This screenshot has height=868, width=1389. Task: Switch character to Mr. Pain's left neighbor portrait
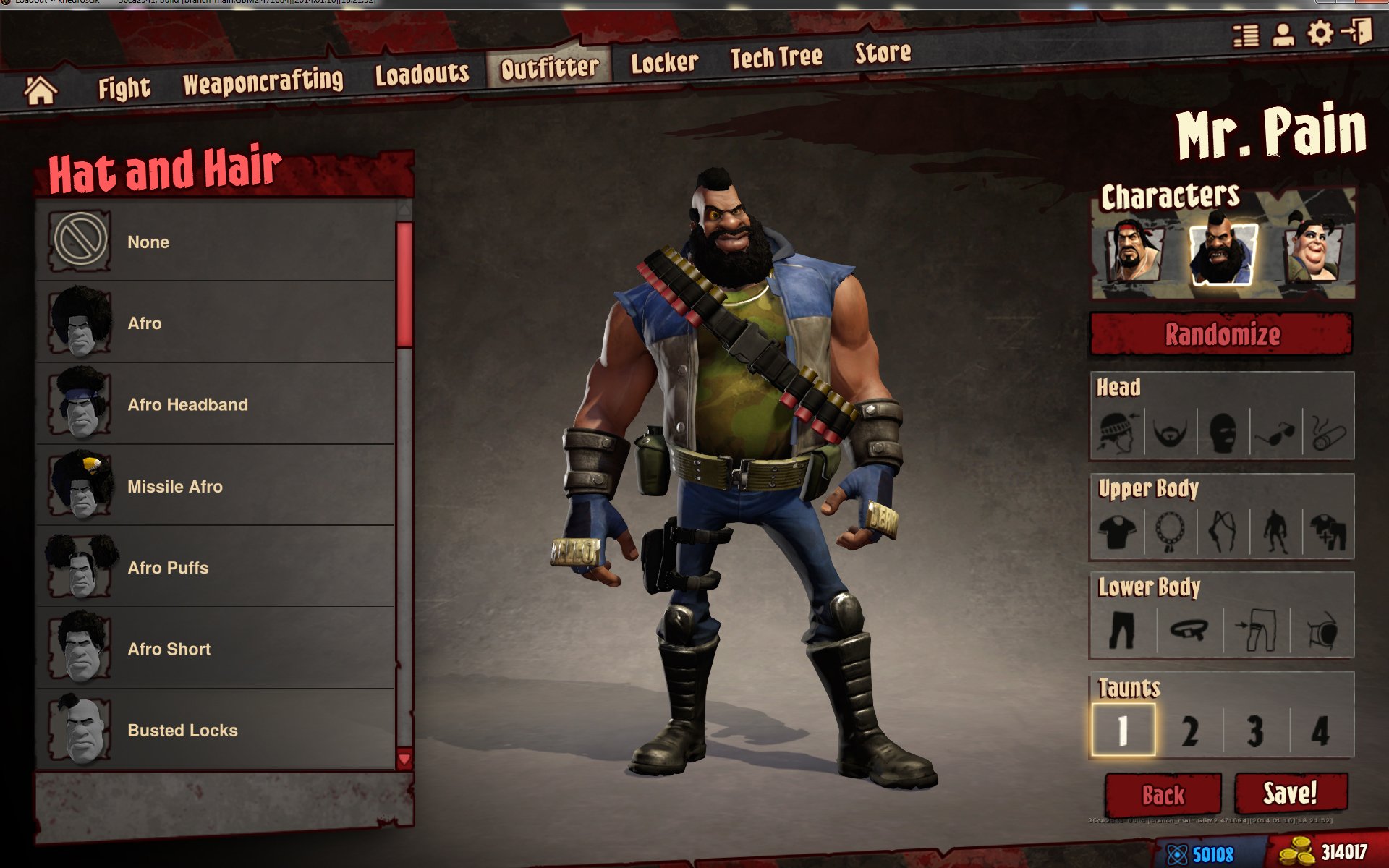[x=1131, y=250]
